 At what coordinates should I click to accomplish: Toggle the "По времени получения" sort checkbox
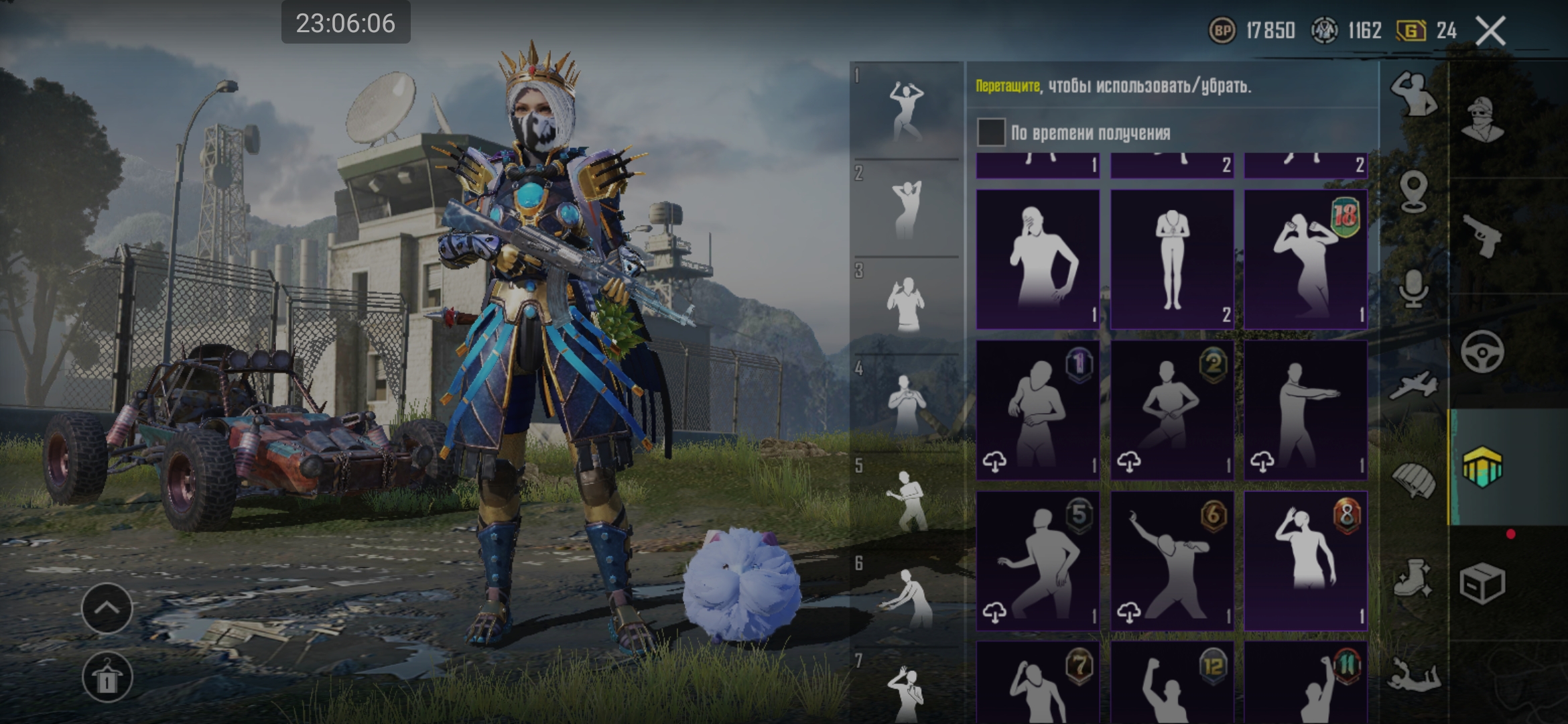click(991, 133)
